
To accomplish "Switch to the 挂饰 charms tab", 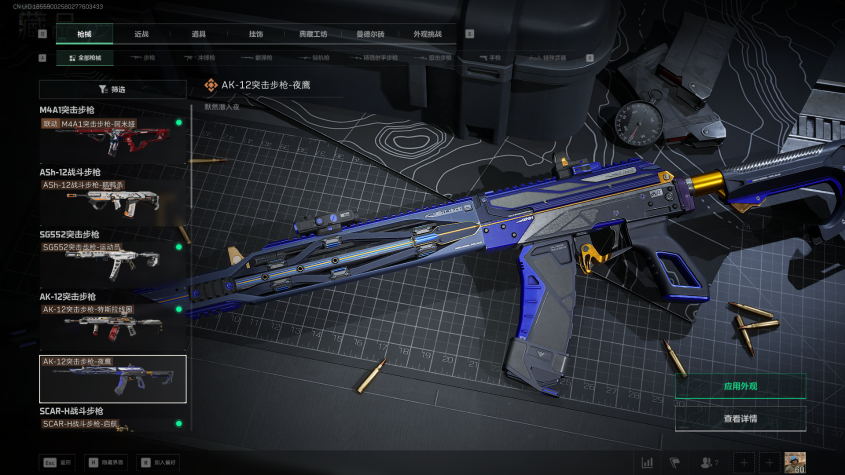I will click(x=256, y=34).
